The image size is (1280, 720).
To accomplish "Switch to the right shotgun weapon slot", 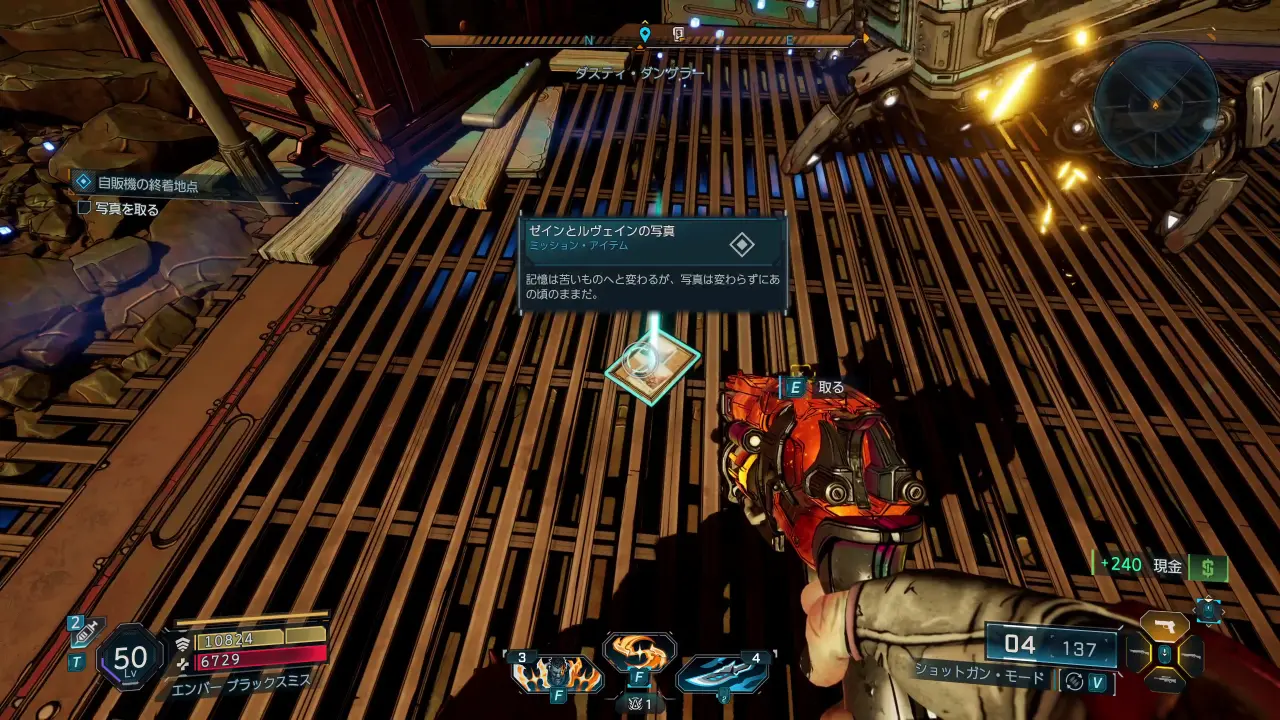I will point(1192,654).
